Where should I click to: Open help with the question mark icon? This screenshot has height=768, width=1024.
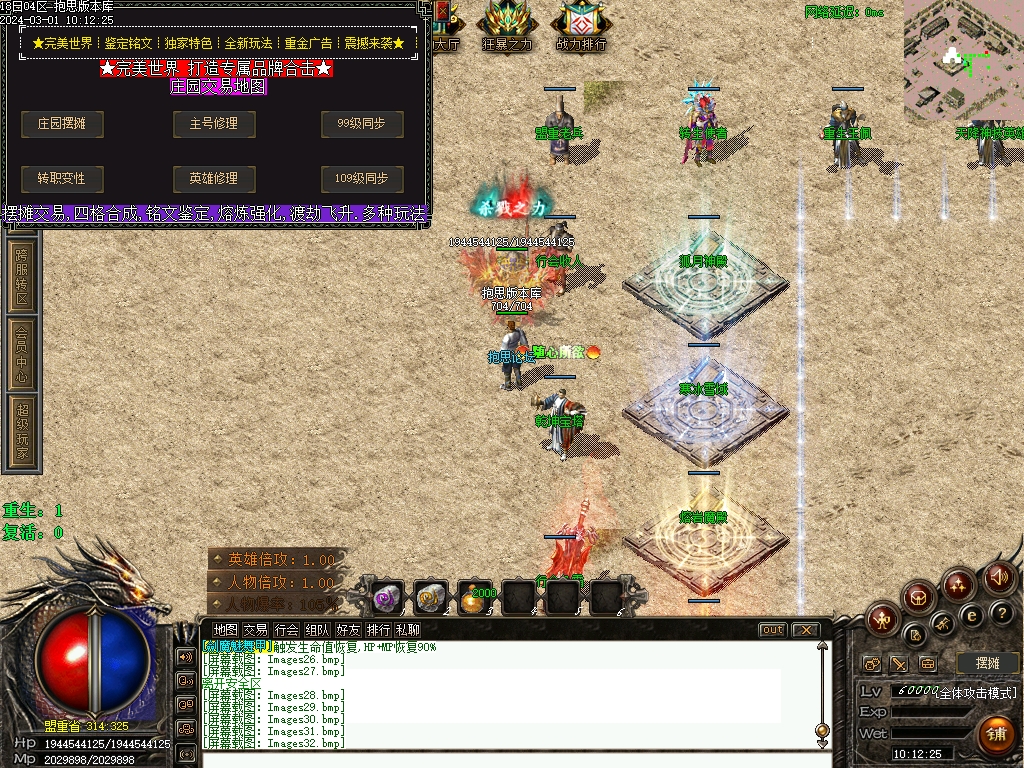click(1001, 613)
